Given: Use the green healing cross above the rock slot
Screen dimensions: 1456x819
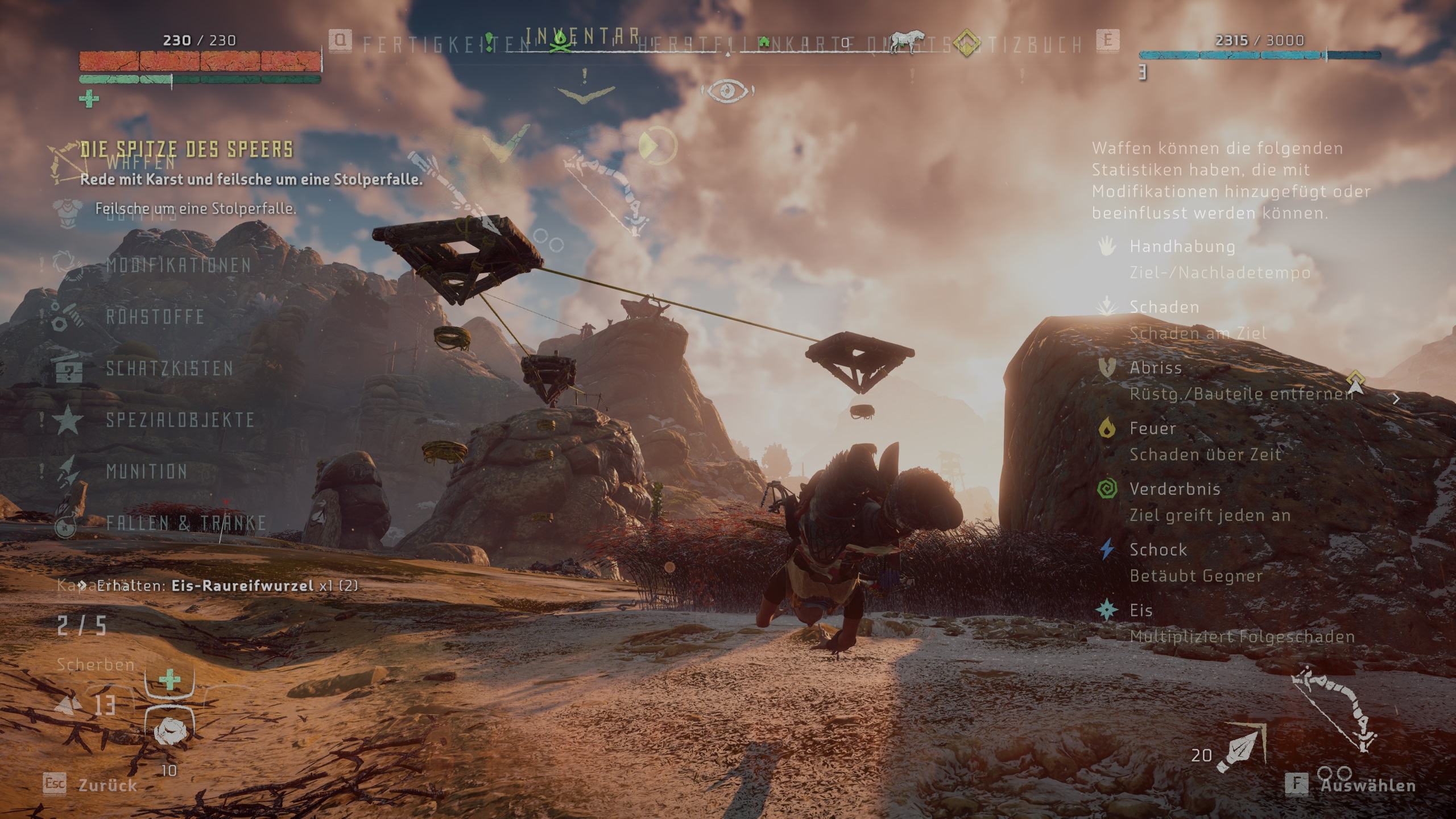Looking at the screenshot, I should pos(169,680).
